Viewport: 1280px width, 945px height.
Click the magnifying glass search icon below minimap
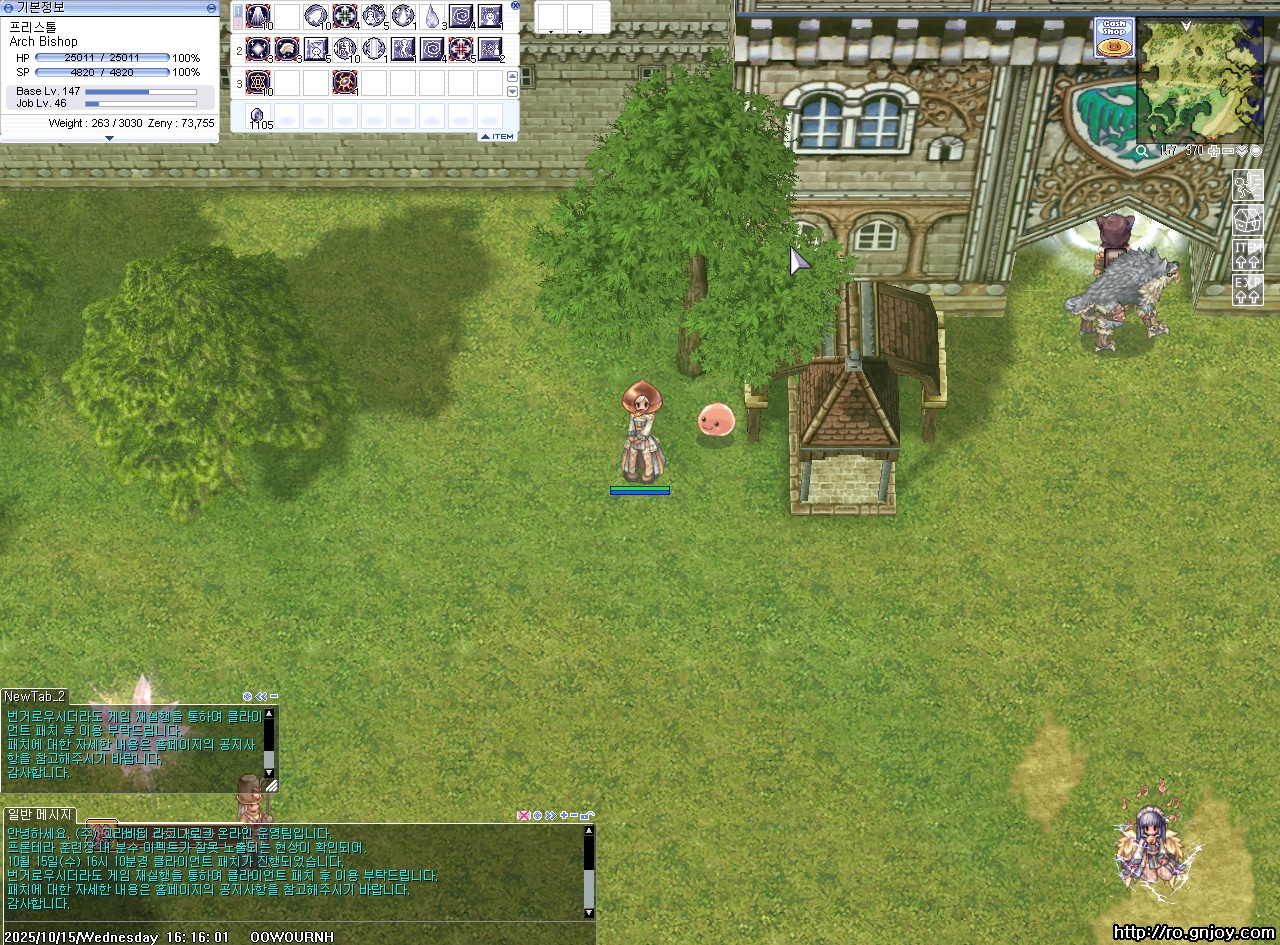point(1142,151)
